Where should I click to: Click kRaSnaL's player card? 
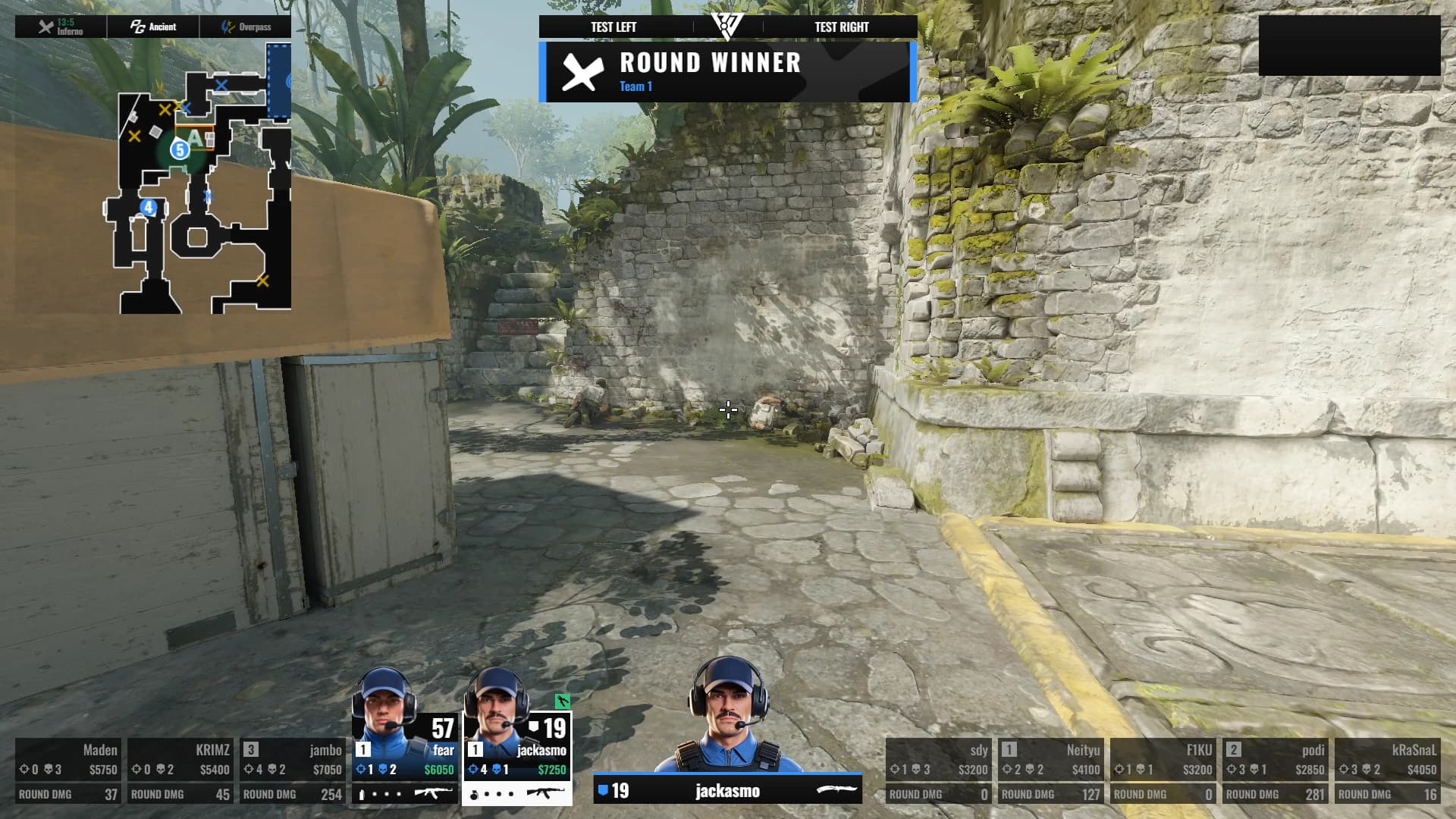point(1388,770)
